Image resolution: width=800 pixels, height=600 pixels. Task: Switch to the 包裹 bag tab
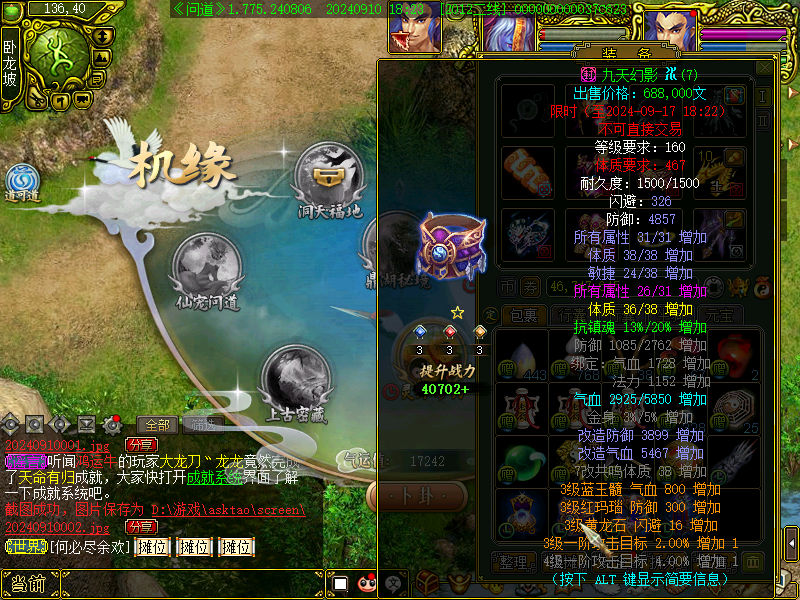[524, 316]
